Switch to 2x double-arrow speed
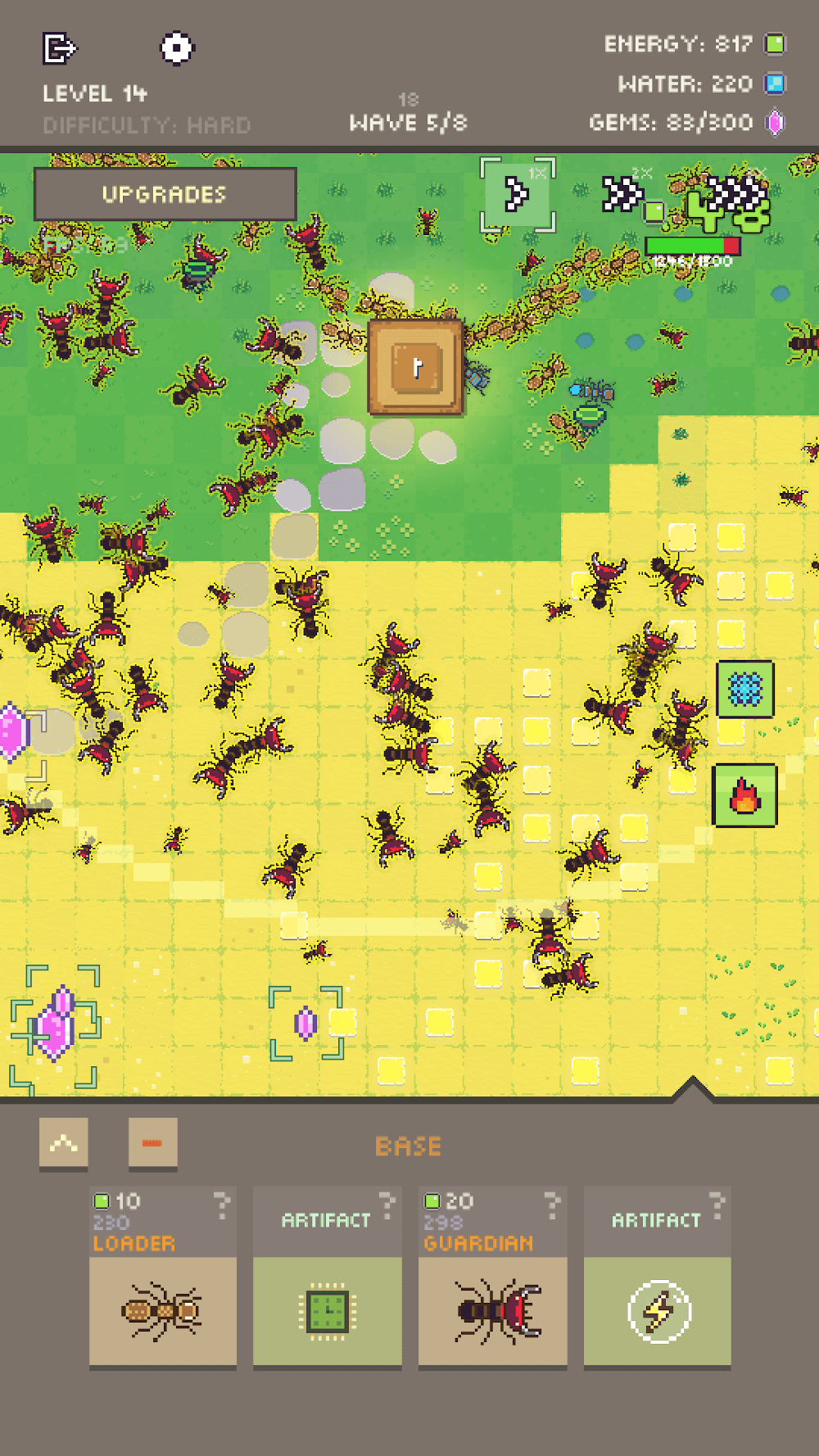 (x=623, y=194)
